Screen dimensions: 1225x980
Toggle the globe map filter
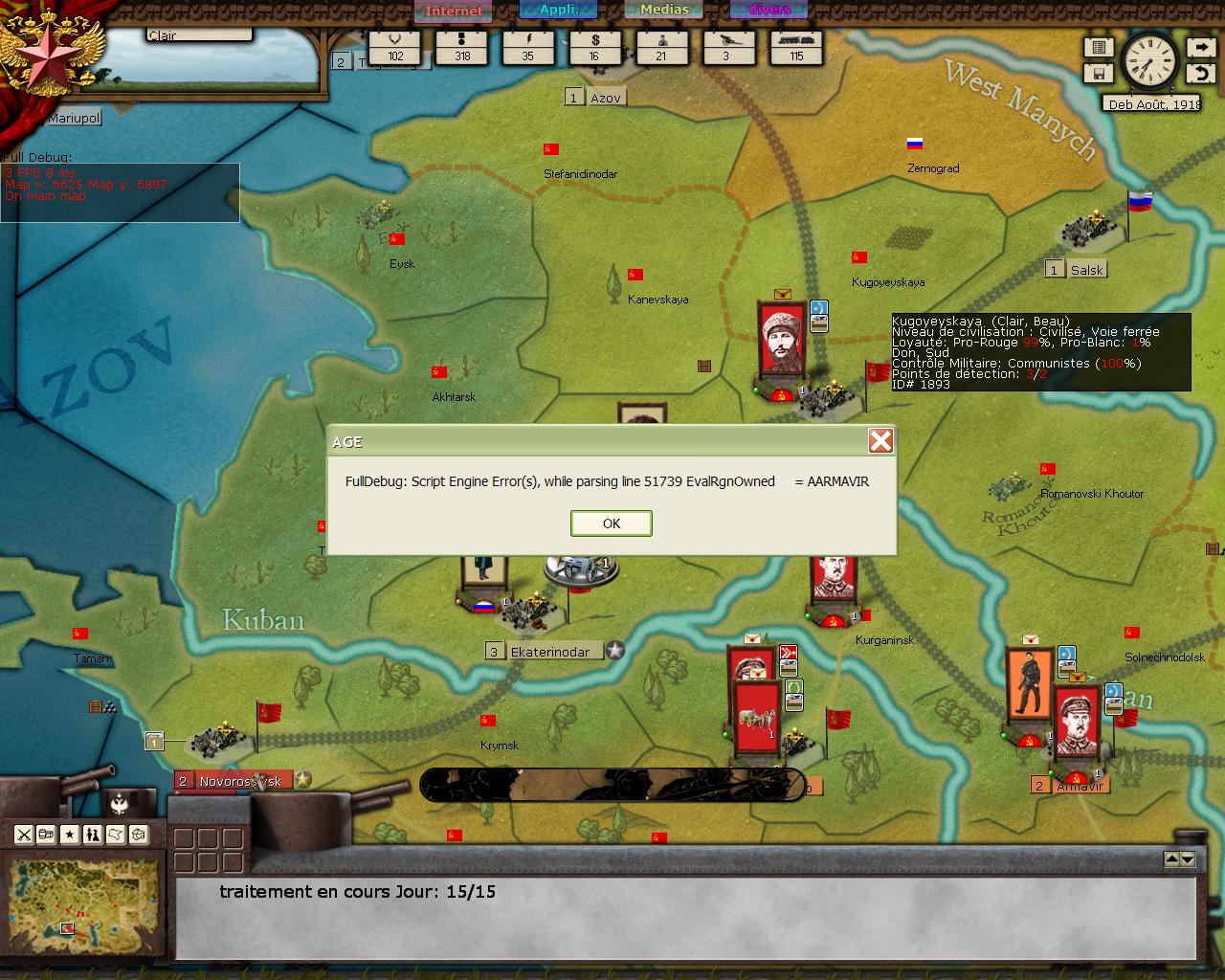(x=139, y=835)
